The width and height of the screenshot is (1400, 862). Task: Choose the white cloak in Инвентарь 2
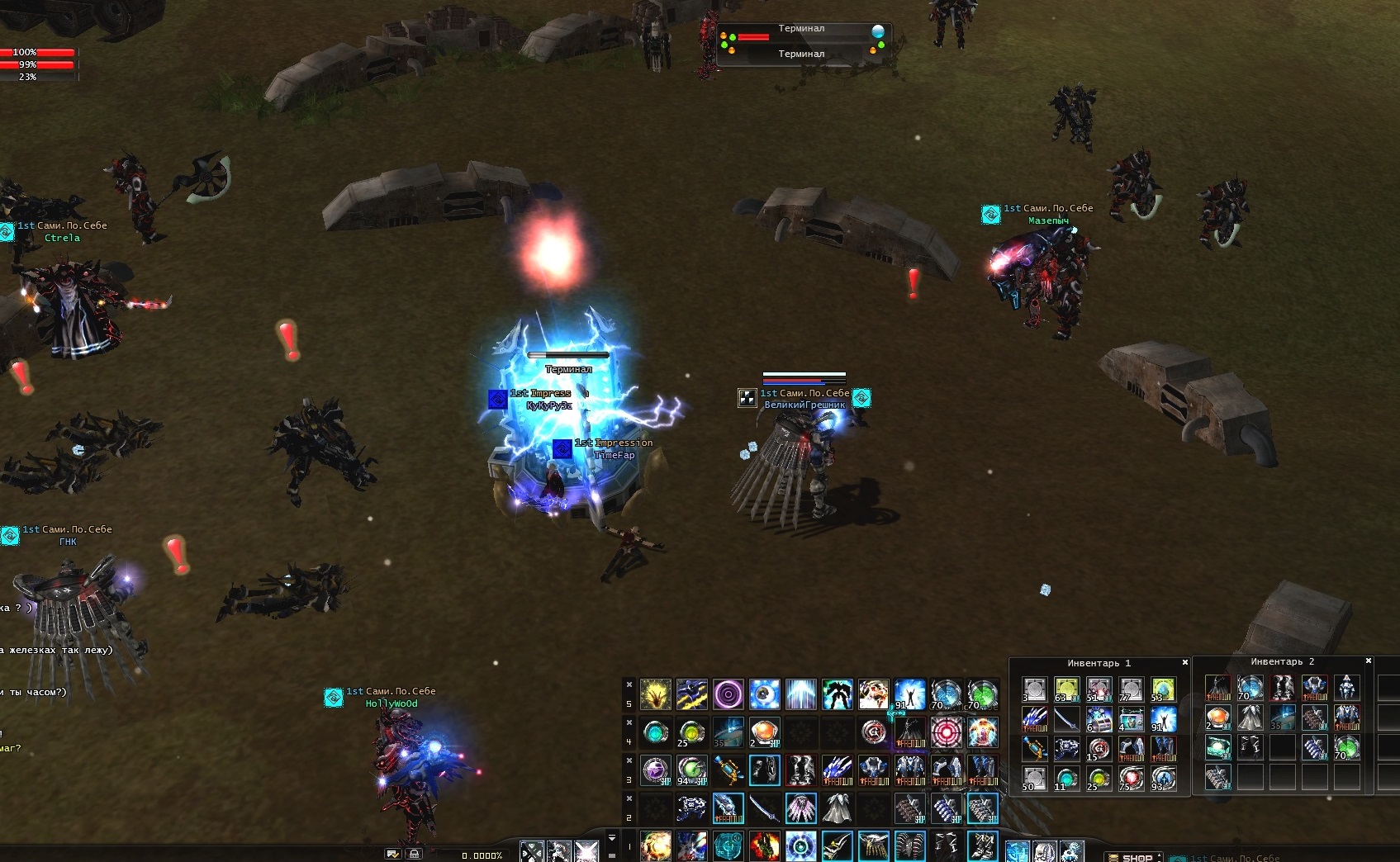(x=1250, y=718)
